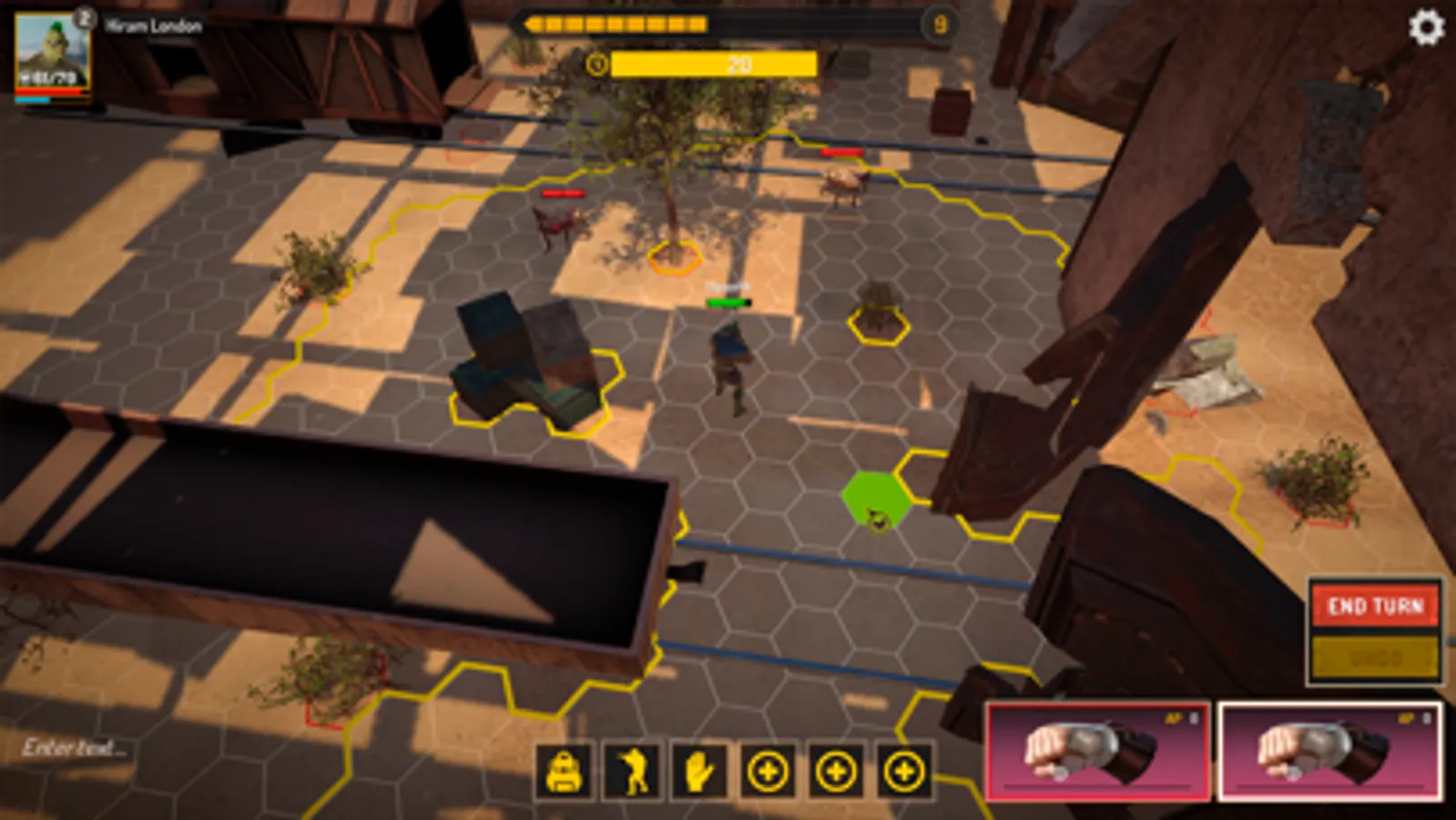This screenshot has width=1456, height=820.
Task: Select the green highlighted movement hex
Action: point(874,499)
